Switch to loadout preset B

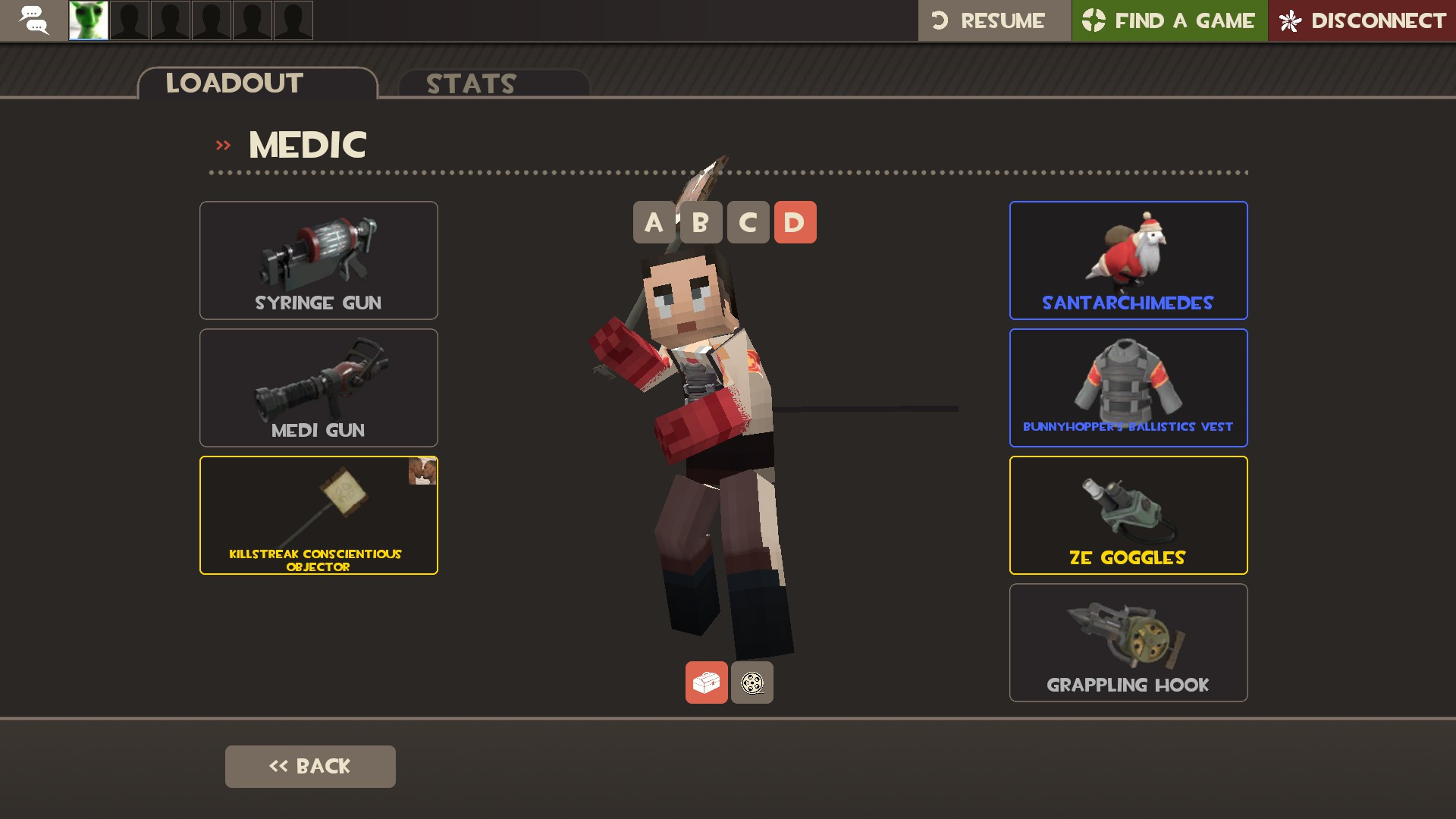click(701, 222)
